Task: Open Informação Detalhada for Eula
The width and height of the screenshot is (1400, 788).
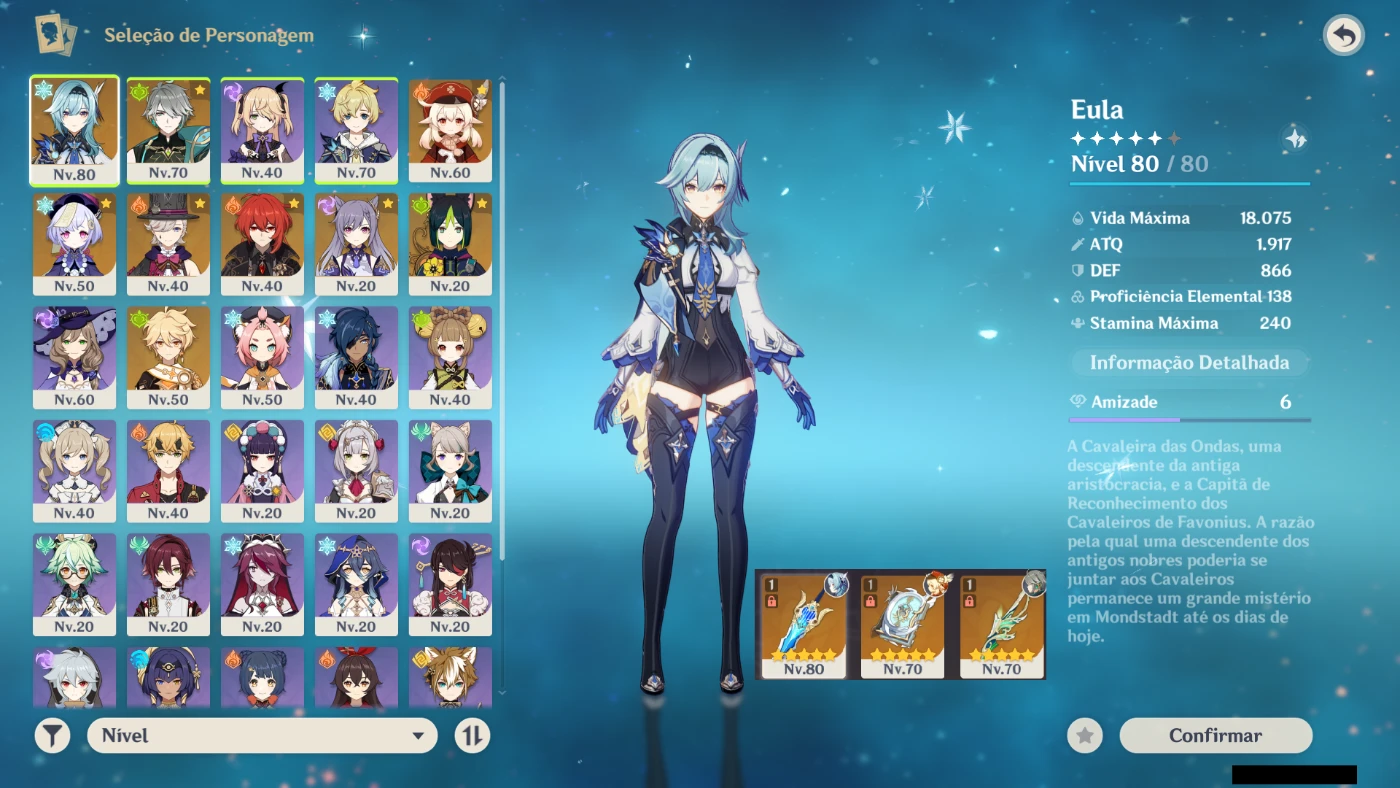Action: [x=1188, y=362]
